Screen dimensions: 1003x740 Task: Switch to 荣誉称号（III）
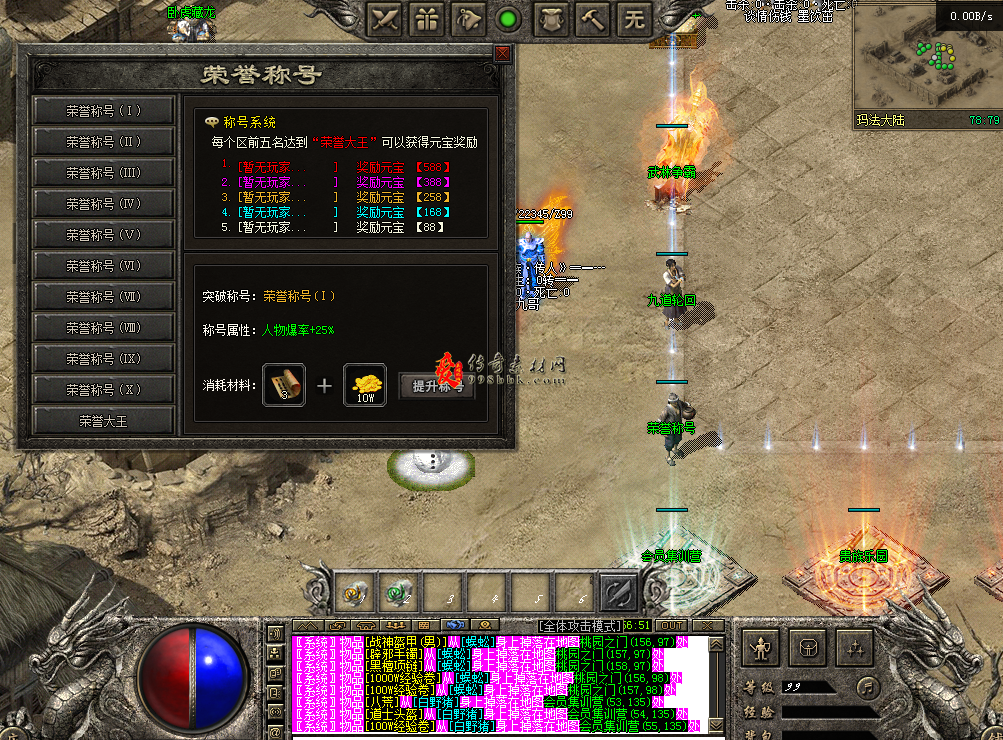(x=104, y=173)
